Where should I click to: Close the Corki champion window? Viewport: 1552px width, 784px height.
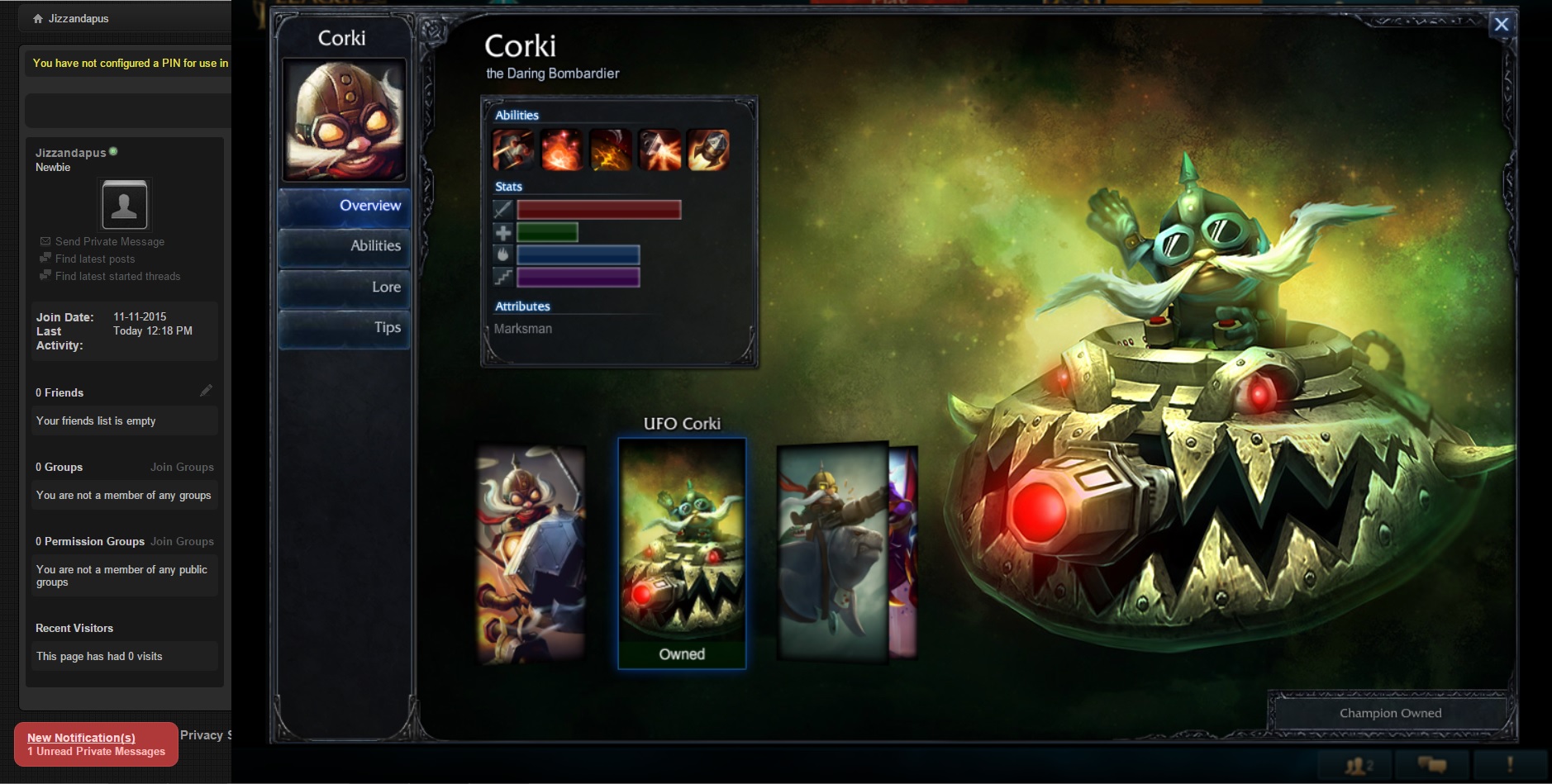pyautogui.click(x=1501, y=25)
